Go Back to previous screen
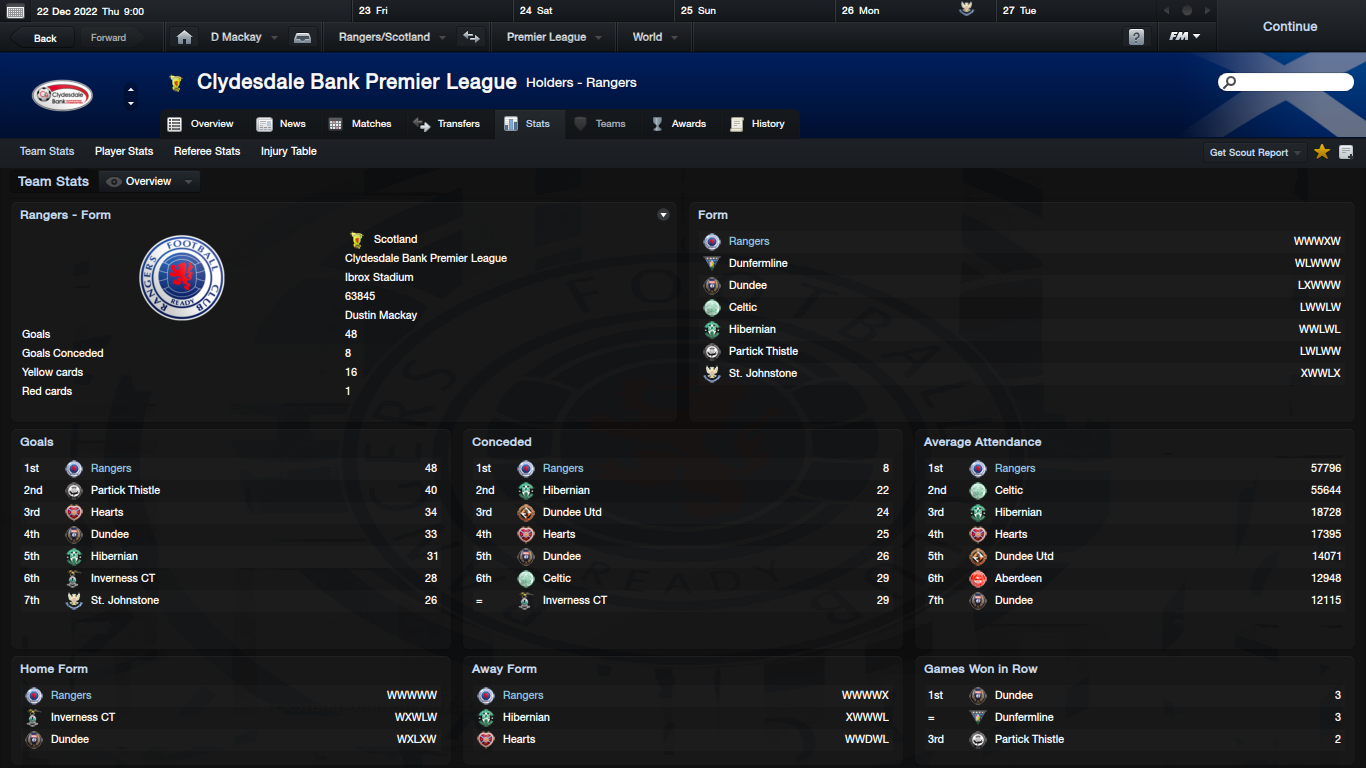The image size is (1366, 768). pyautogui.click(x=45, y=38)
